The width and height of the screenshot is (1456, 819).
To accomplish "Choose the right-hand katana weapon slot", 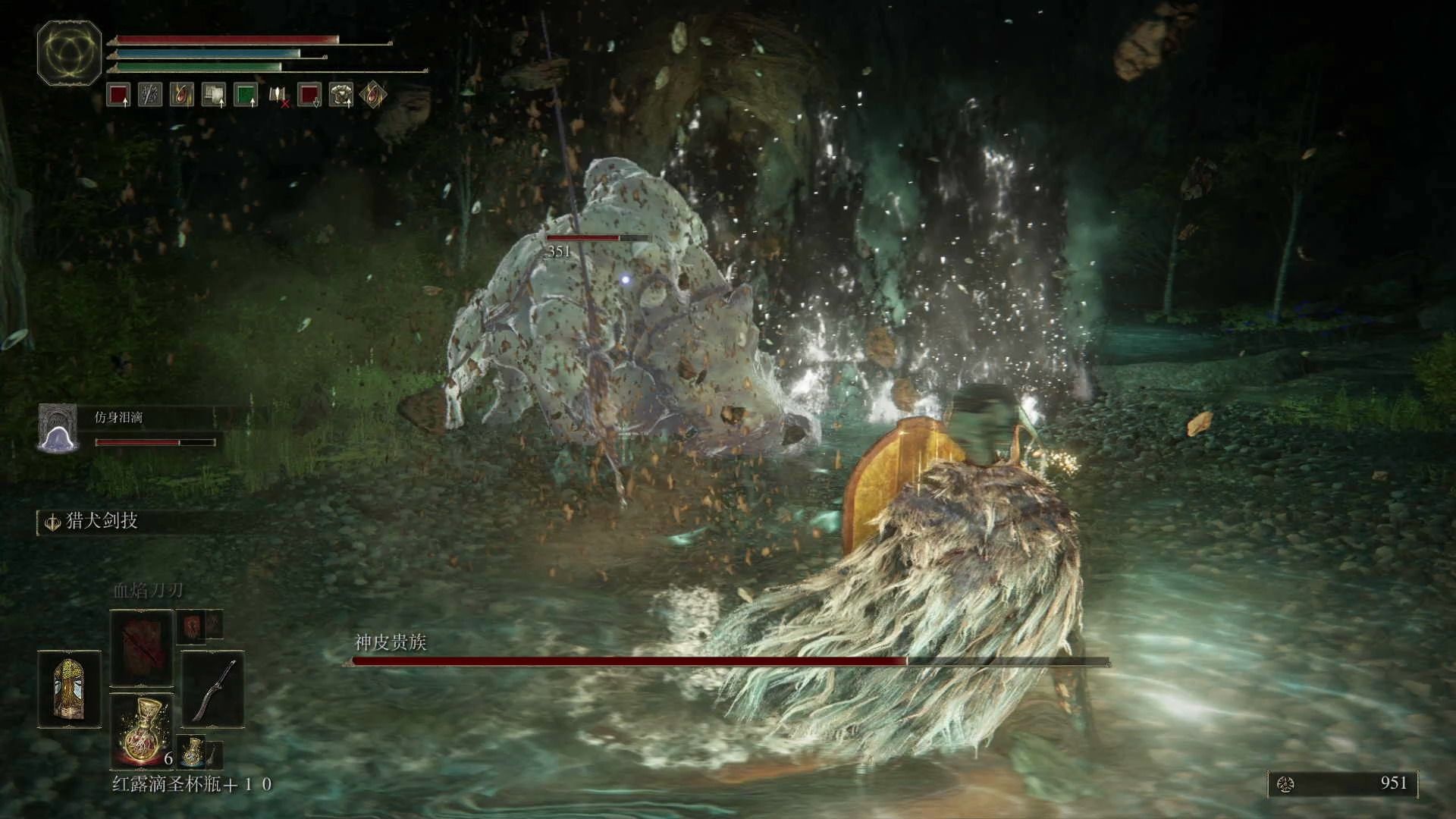I will pos(213,689).
